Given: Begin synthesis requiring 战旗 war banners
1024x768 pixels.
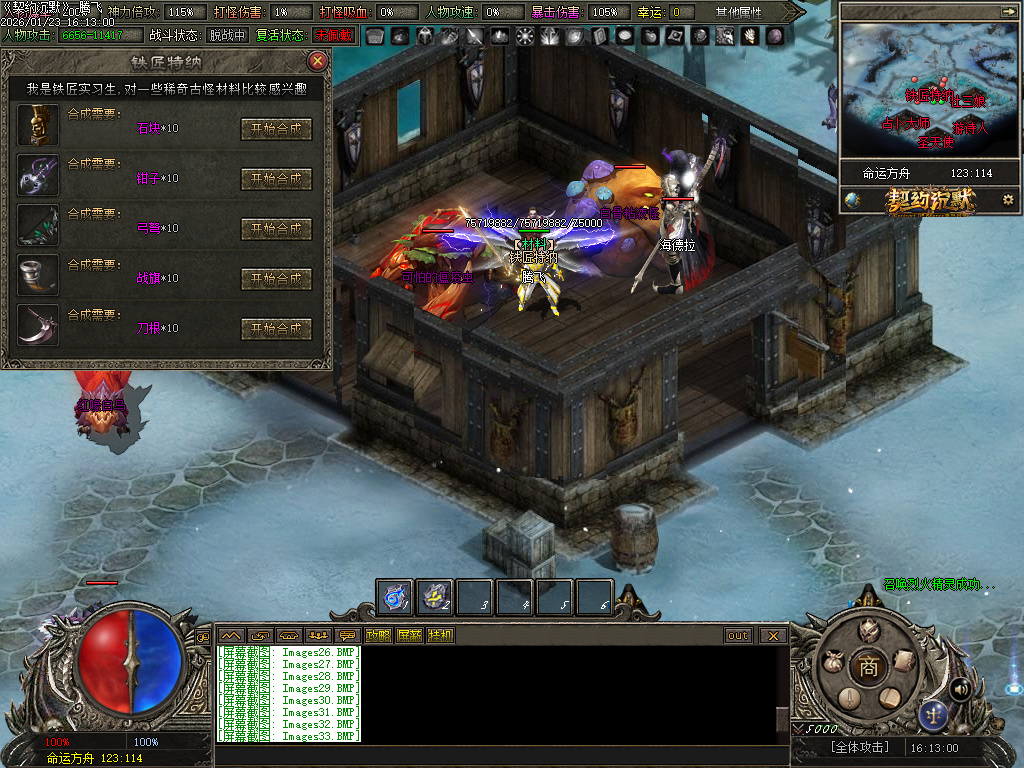Looking at the screenshot, I should pyautogui.click(x=276, y=279).
